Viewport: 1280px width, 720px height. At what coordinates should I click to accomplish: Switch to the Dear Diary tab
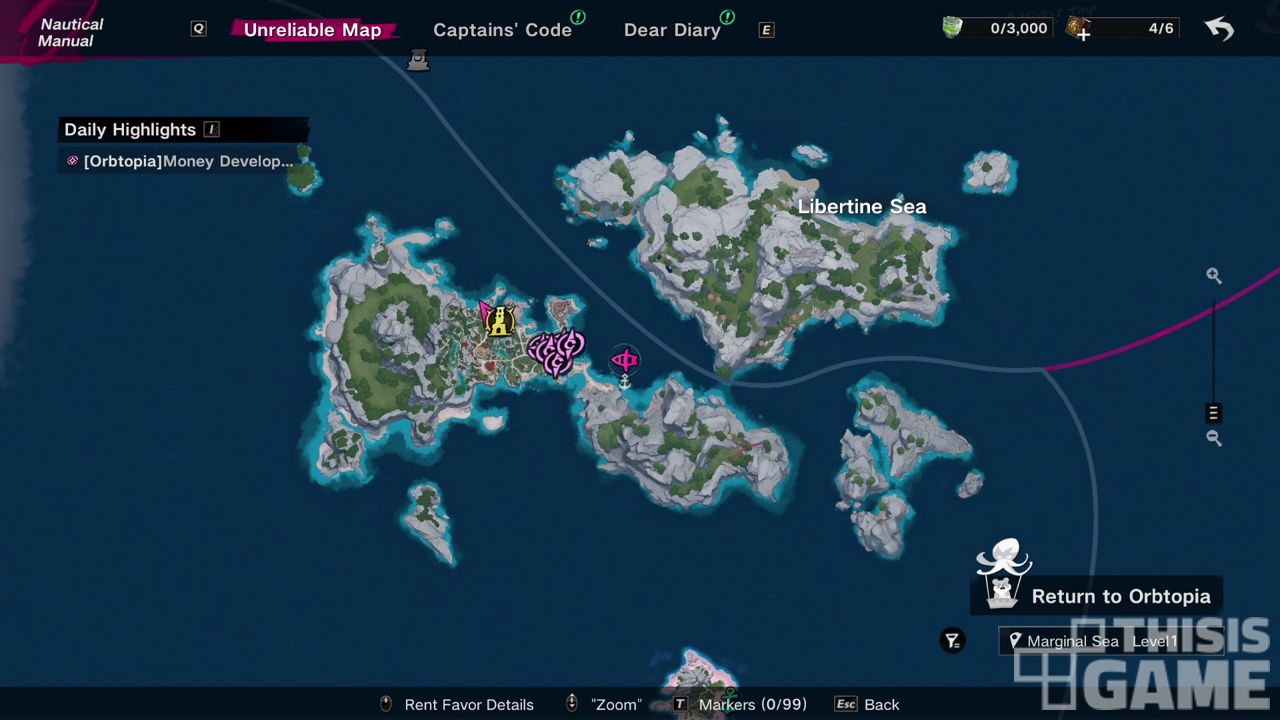(672, 30)
